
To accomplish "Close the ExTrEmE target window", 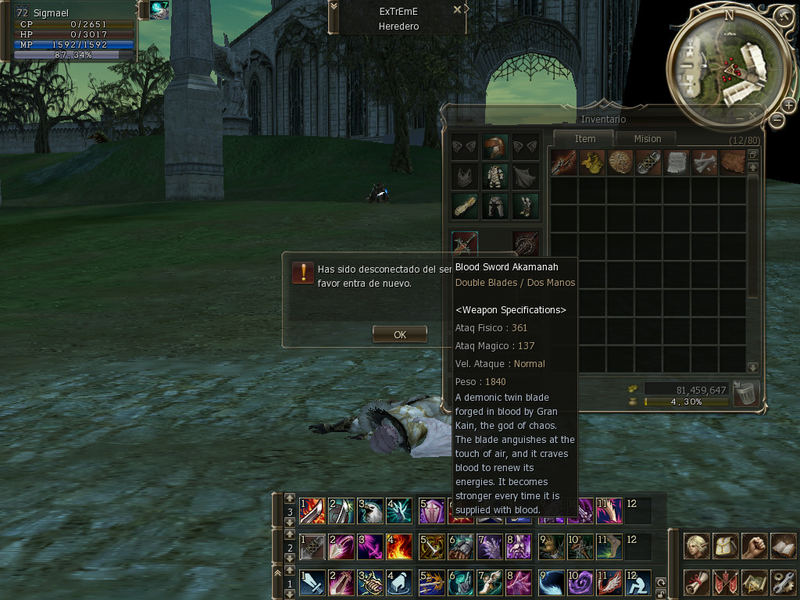I will [457, 9].
